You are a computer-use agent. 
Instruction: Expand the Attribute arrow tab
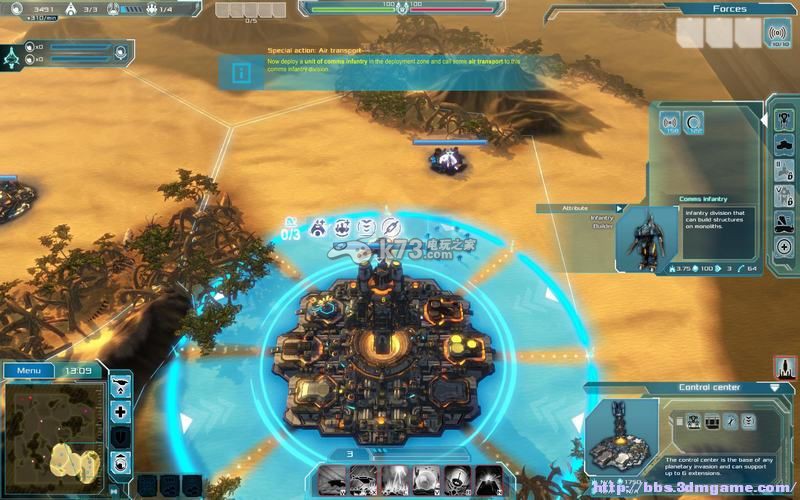tap(620, 208)
